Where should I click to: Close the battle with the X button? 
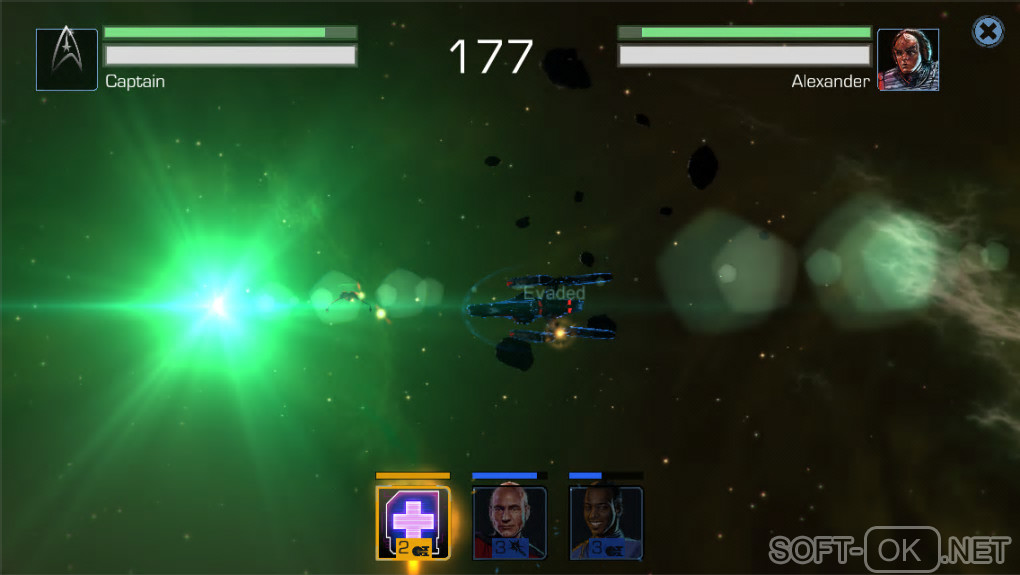click(x=988, y=32)
